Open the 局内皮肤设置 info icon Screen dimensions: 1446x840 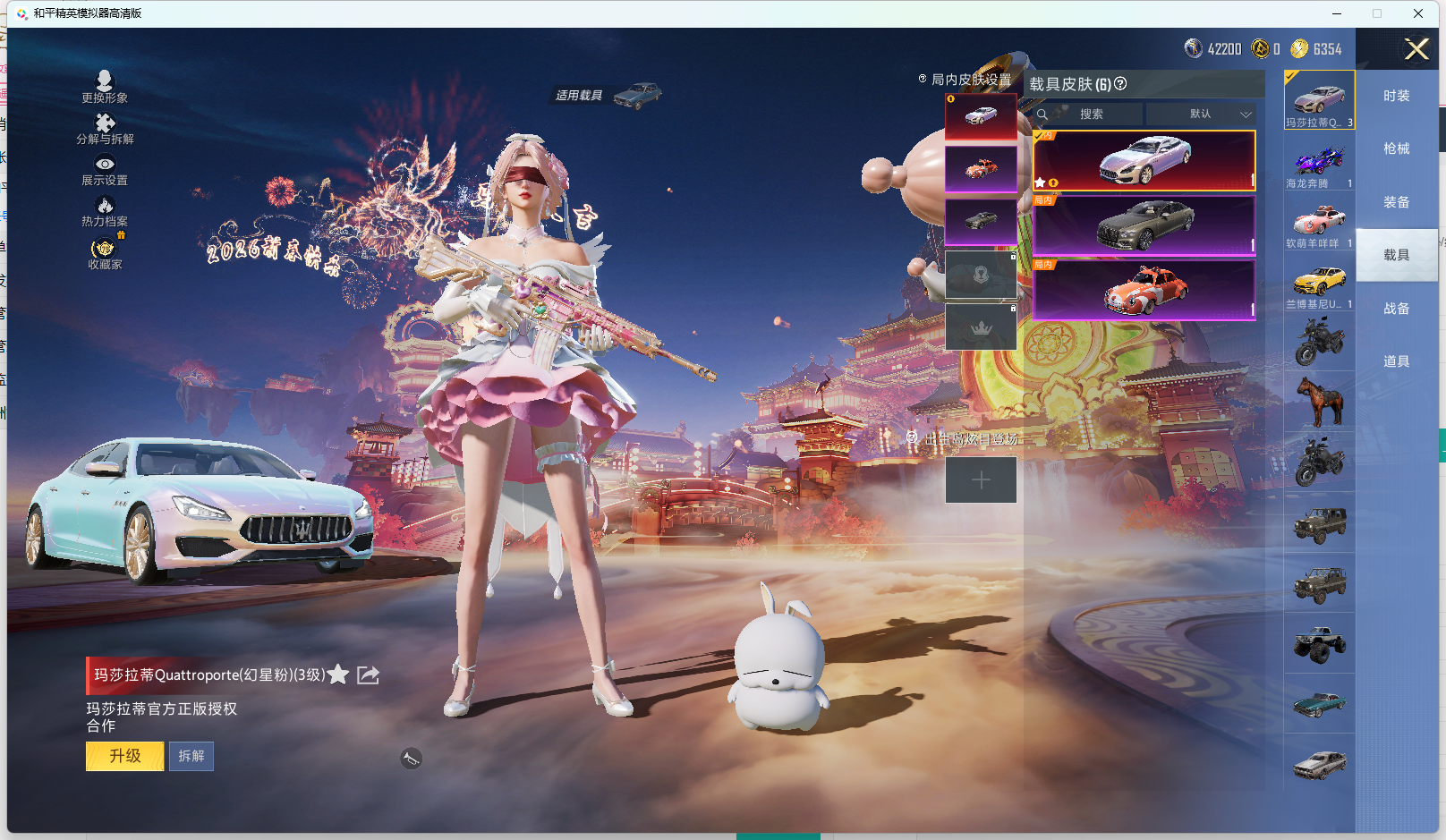pos(923,78)
